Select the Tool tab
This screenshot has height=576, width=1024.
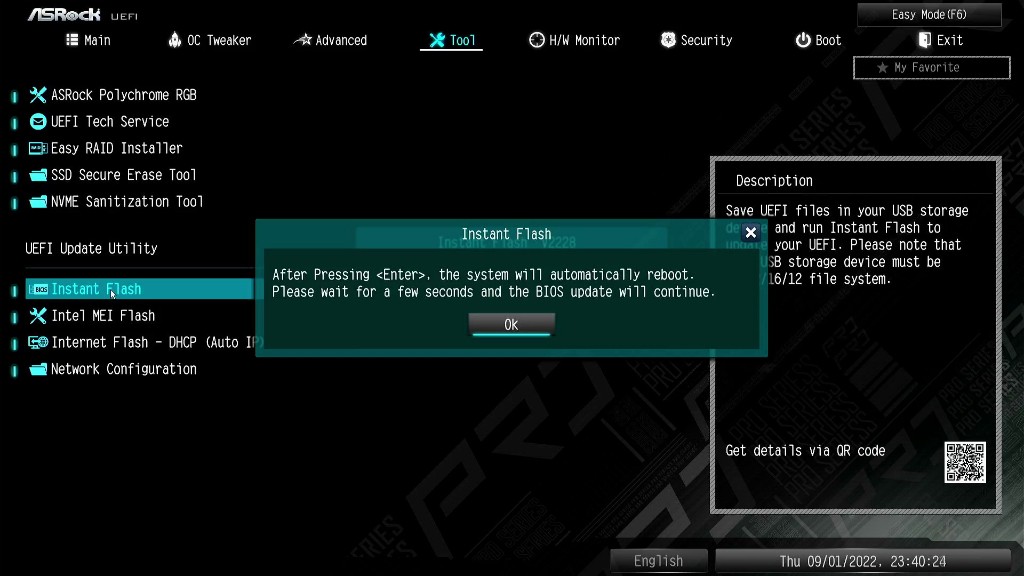pyautogui.click(x=452, y=40)
